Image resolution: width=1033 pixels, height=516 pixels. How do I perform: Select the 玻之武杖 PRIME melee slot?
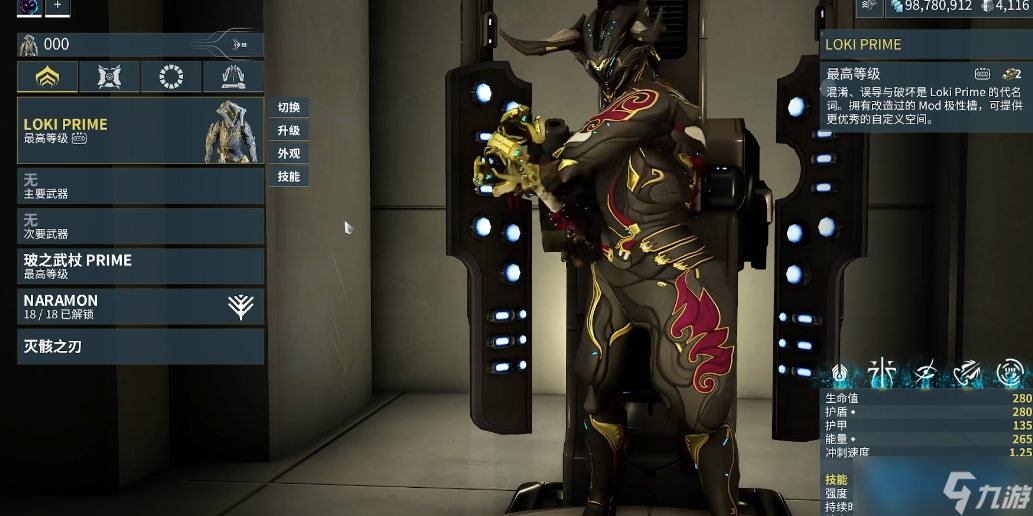(x=140, y=266)
